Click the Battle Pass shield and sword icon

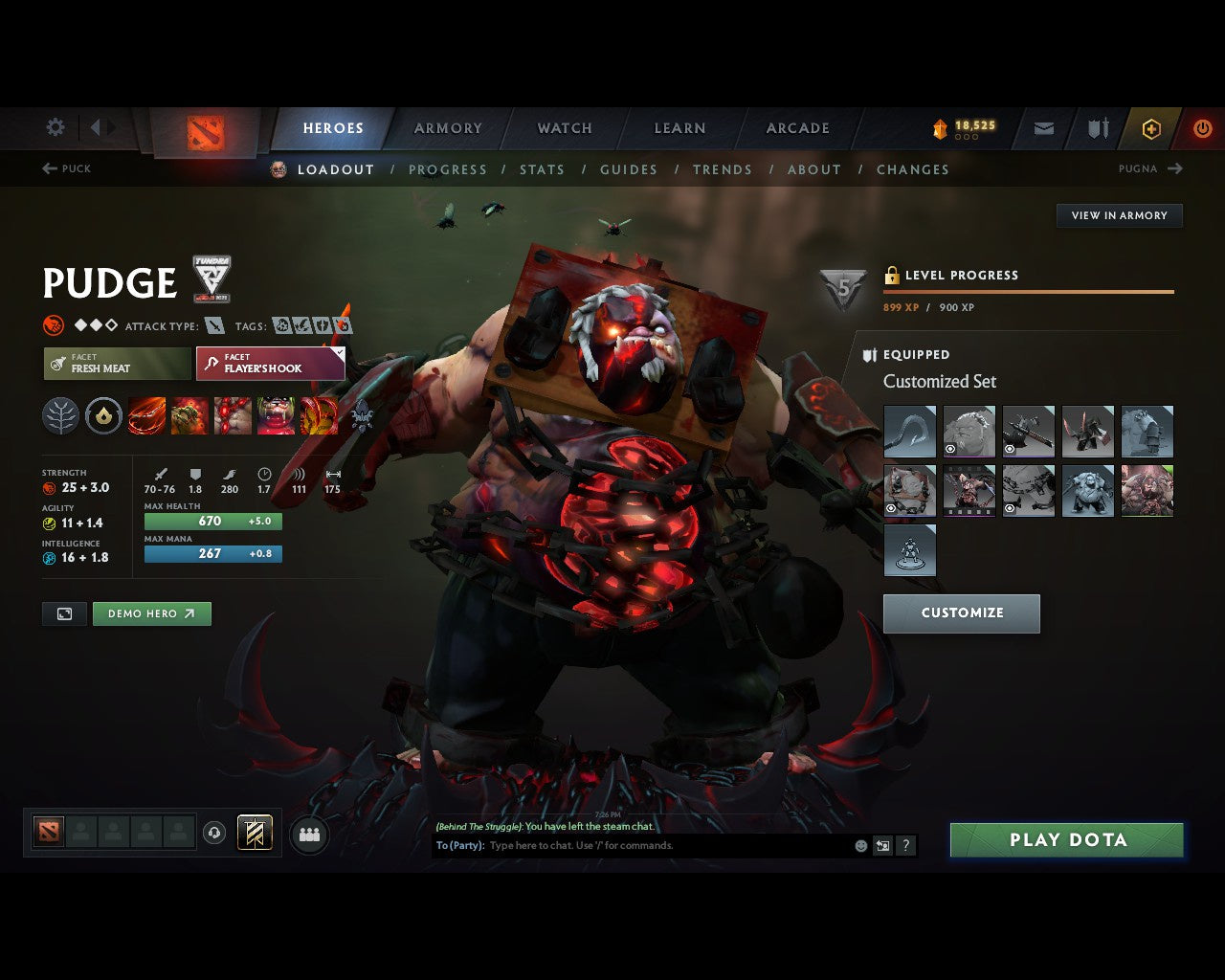[x=1097, y=127]
